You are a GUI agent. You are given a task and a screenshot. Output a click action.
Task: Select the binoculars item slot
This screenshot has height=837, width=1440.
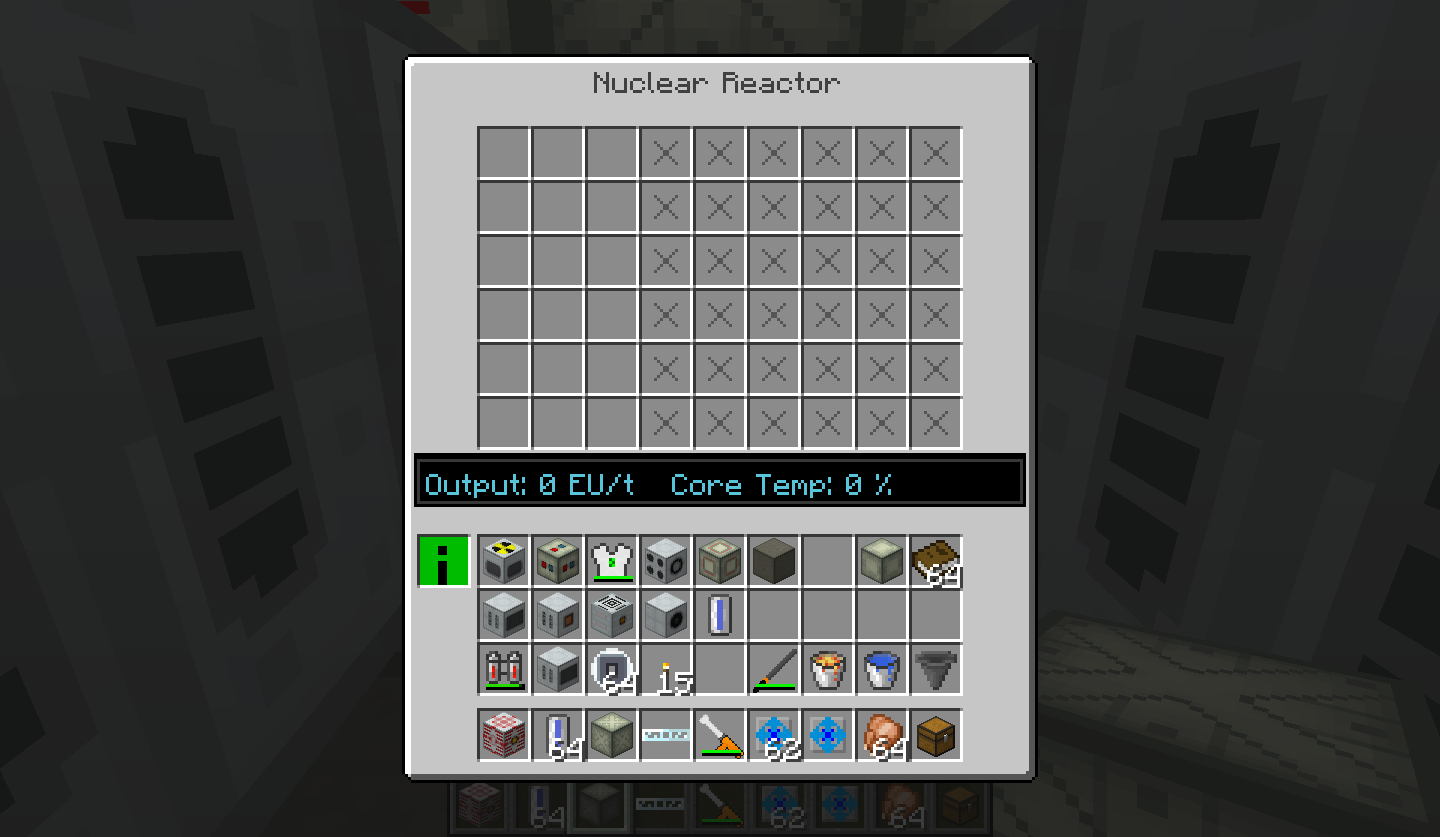(504, 669)
